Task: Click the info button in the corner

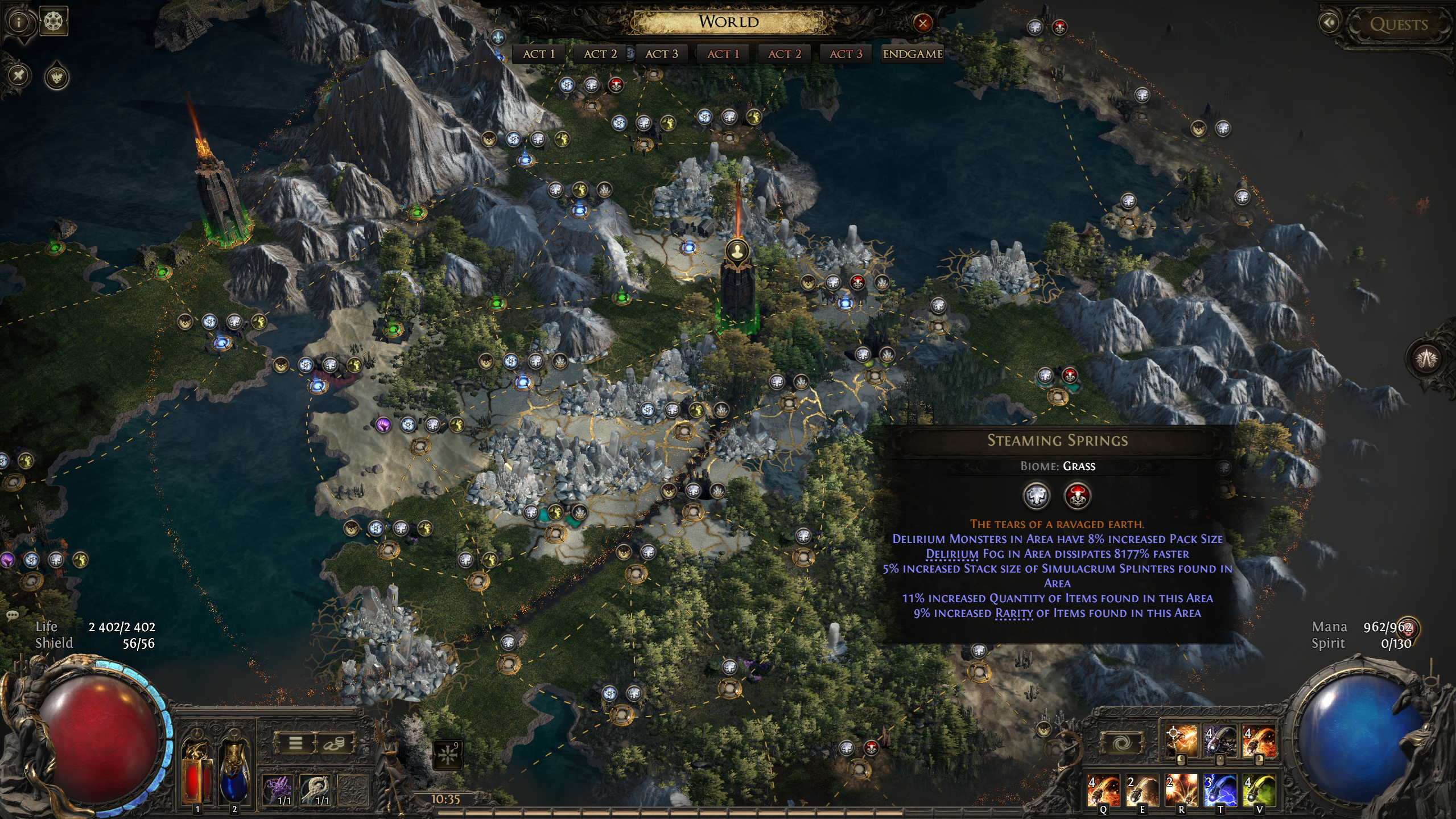Action: click(19, 22)
